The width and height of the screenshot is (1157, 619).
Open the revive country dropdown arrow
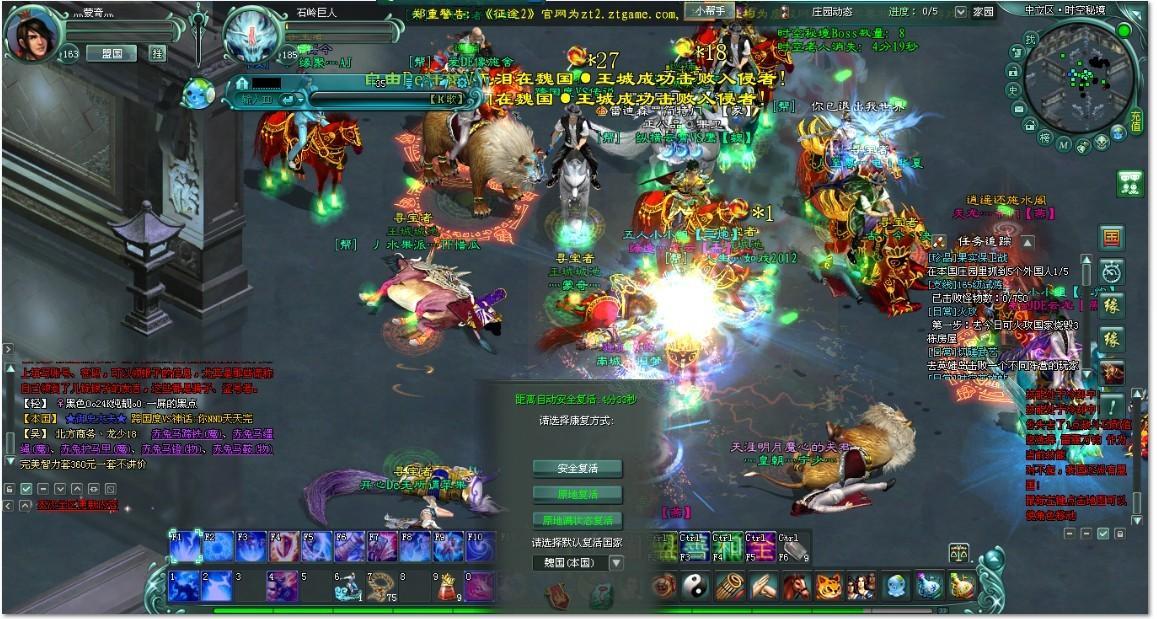click(x=616, y=562)
